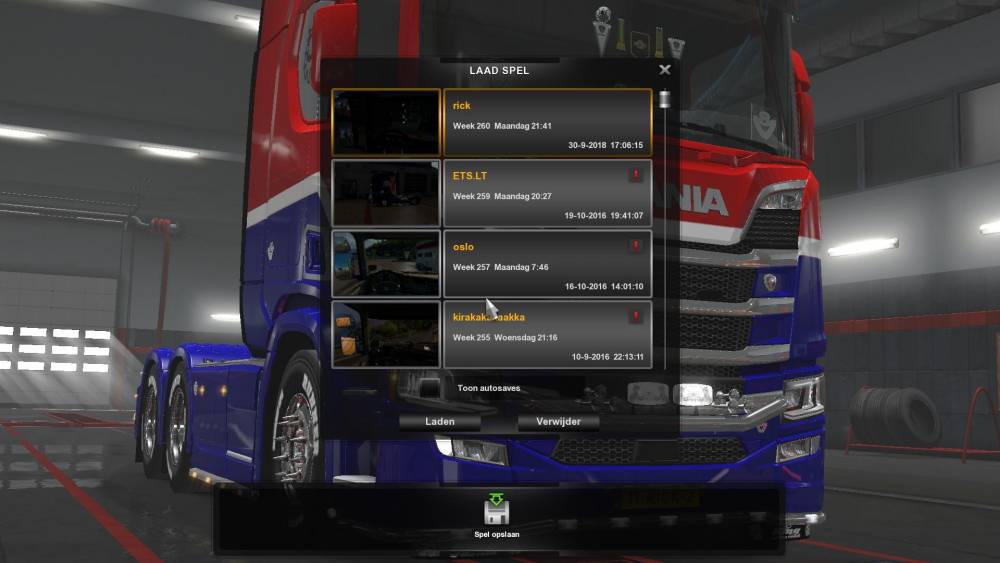Select the 'kirakaka saakka' save row
Screen dimensions: 1000x563
[546, 335]
